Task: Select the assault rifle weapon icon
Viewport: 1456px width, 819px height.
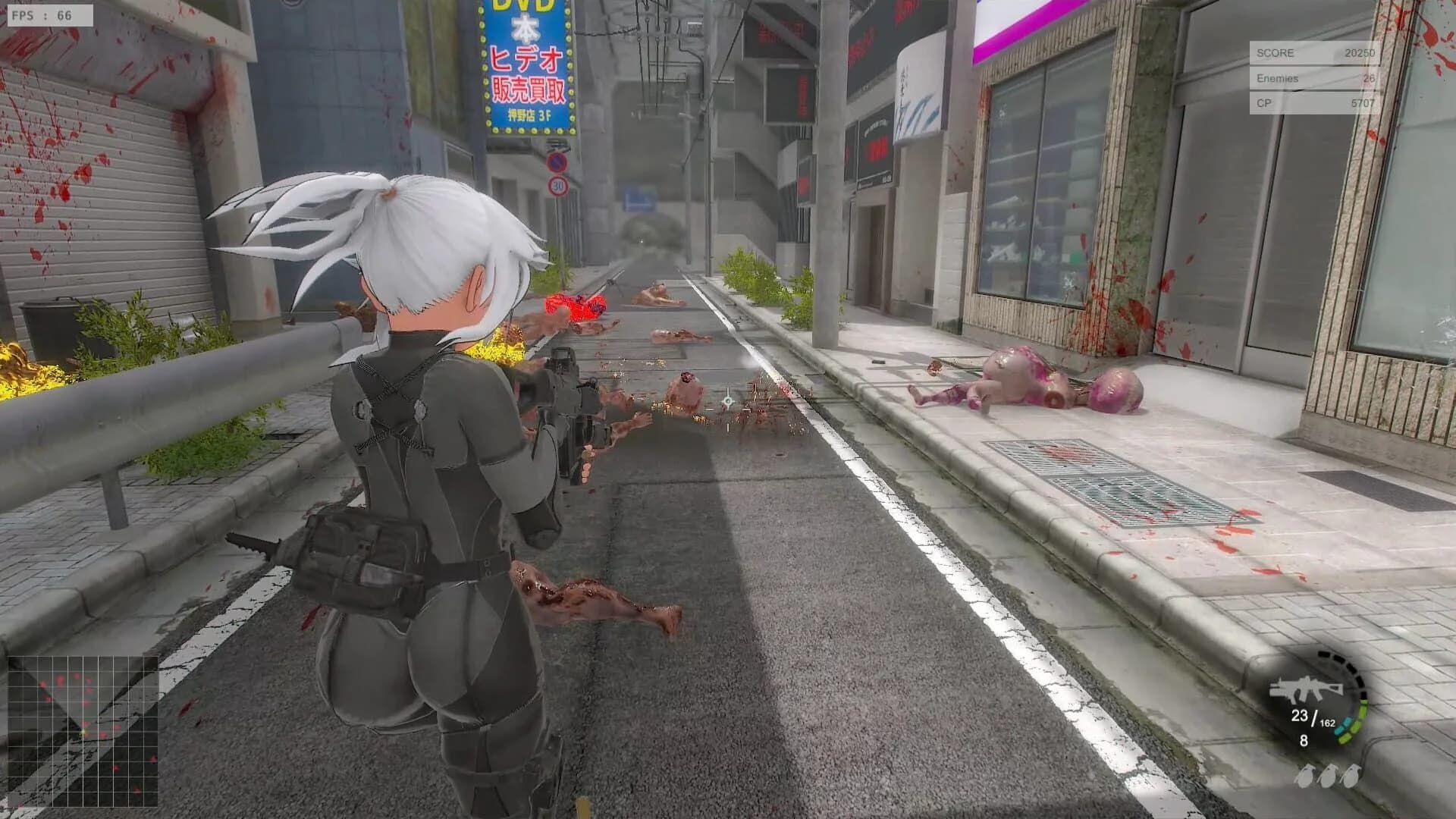Action: [x=1306, y=688]
